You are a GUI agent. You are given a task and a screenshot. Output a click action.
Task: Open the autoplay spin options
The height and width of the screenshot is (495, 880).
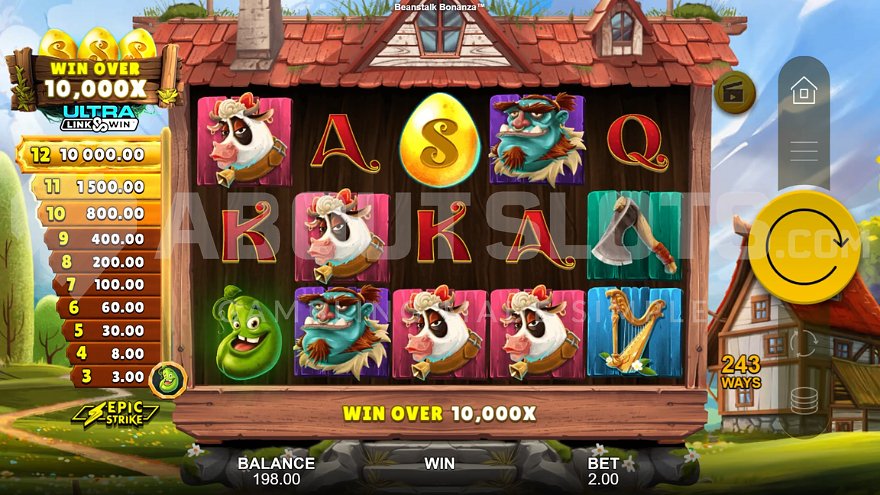pos(803,342)
